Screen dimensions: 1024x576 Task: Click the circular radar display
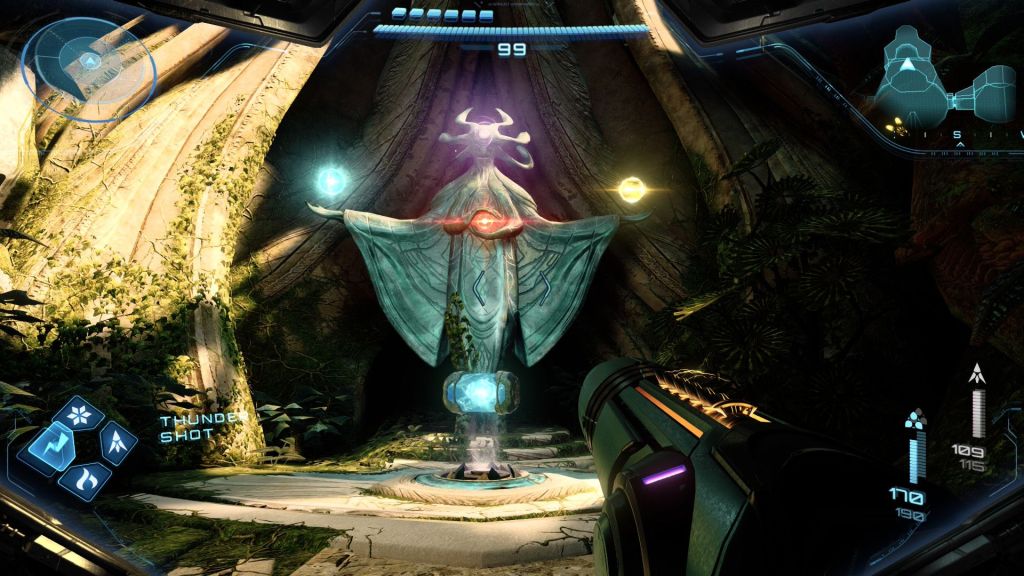[x=89, y=68]
